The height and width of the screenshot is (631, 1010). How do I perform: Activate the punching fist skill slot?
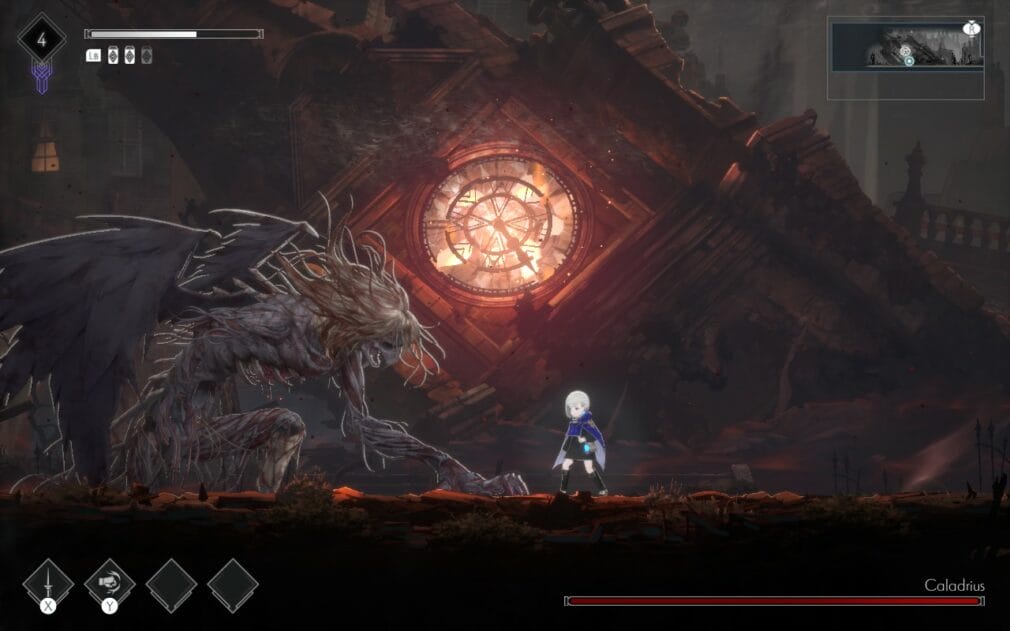pos(109,583)
